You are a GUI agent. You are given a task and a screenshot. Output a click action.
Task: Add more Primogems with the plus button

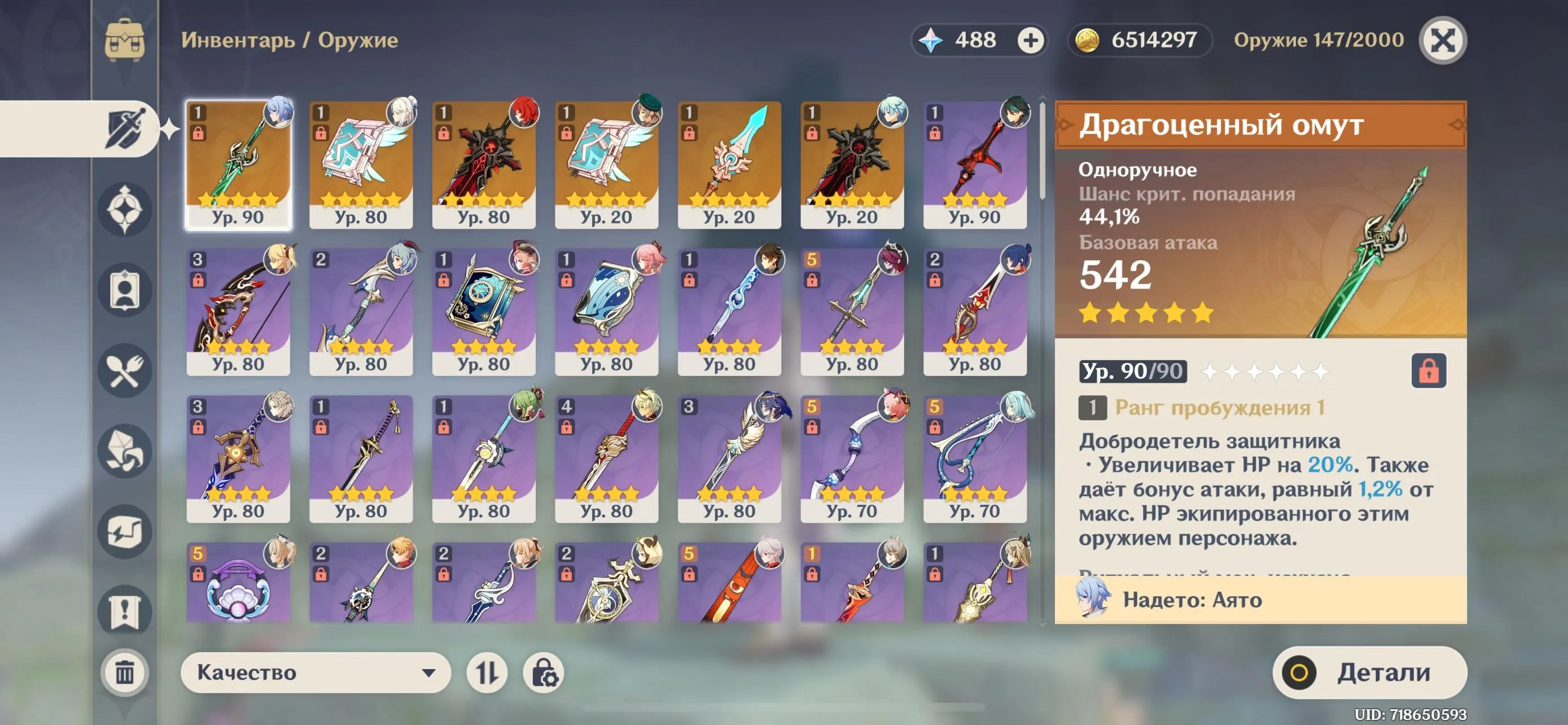1030,41
